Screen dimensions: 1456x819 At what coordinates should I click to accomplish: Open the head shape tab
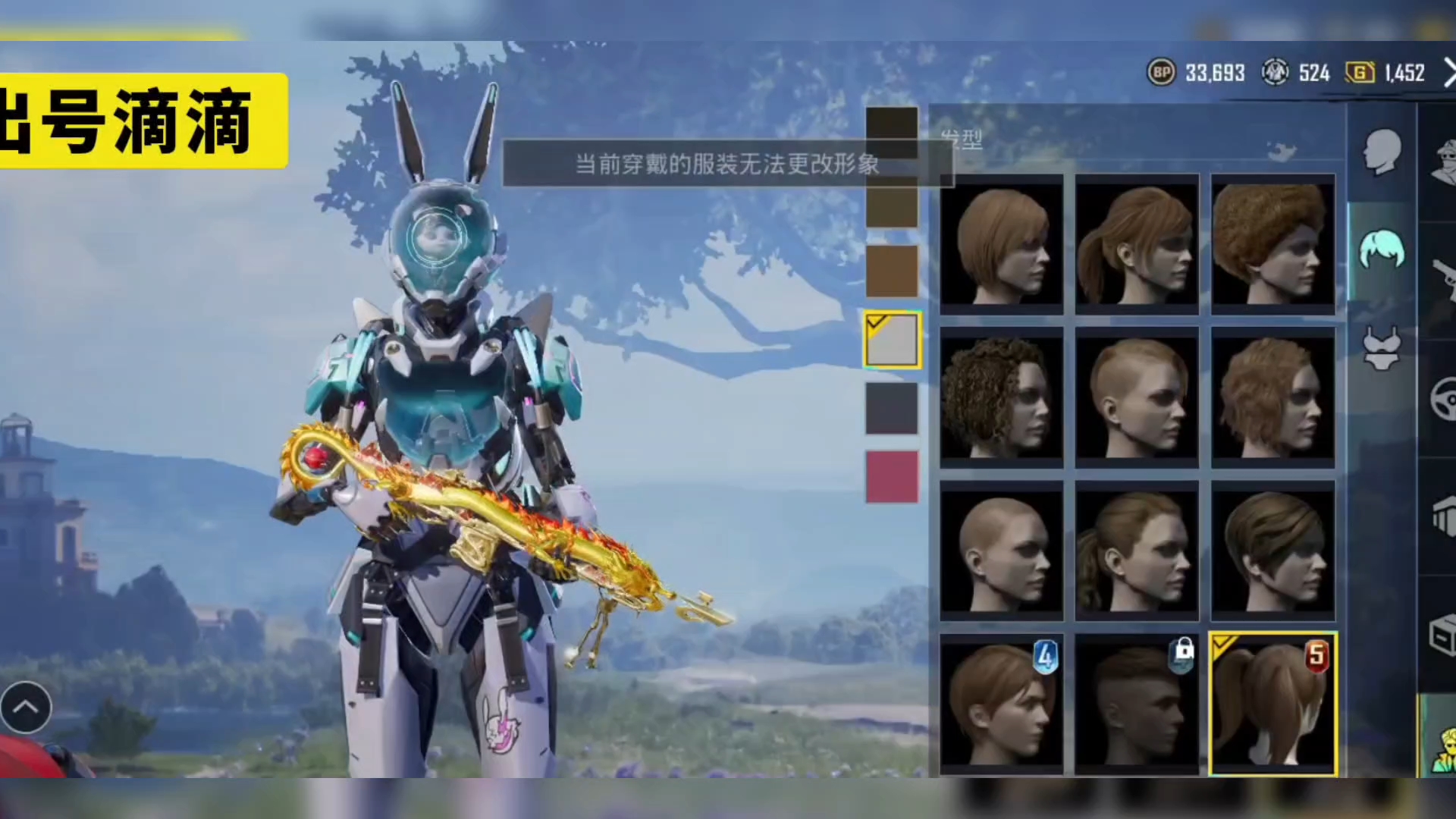(1382, 152)
